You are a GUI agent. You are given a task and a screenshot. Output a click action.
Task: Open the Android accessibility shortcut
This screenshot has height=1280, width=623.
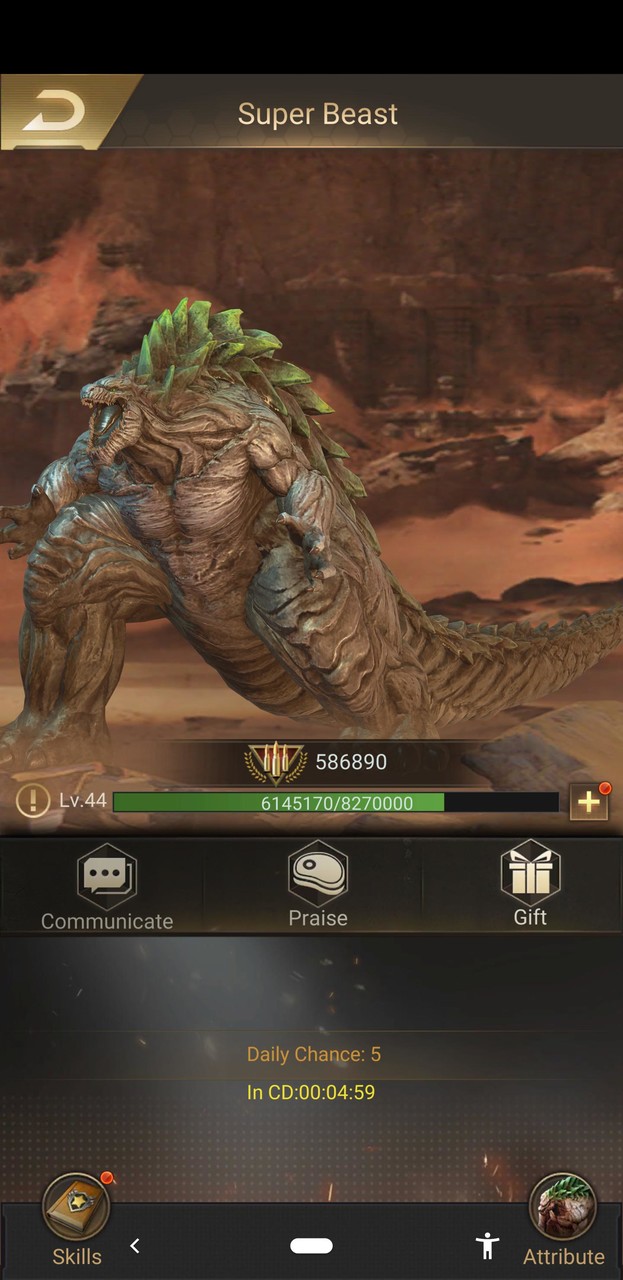coord(487,1245)
